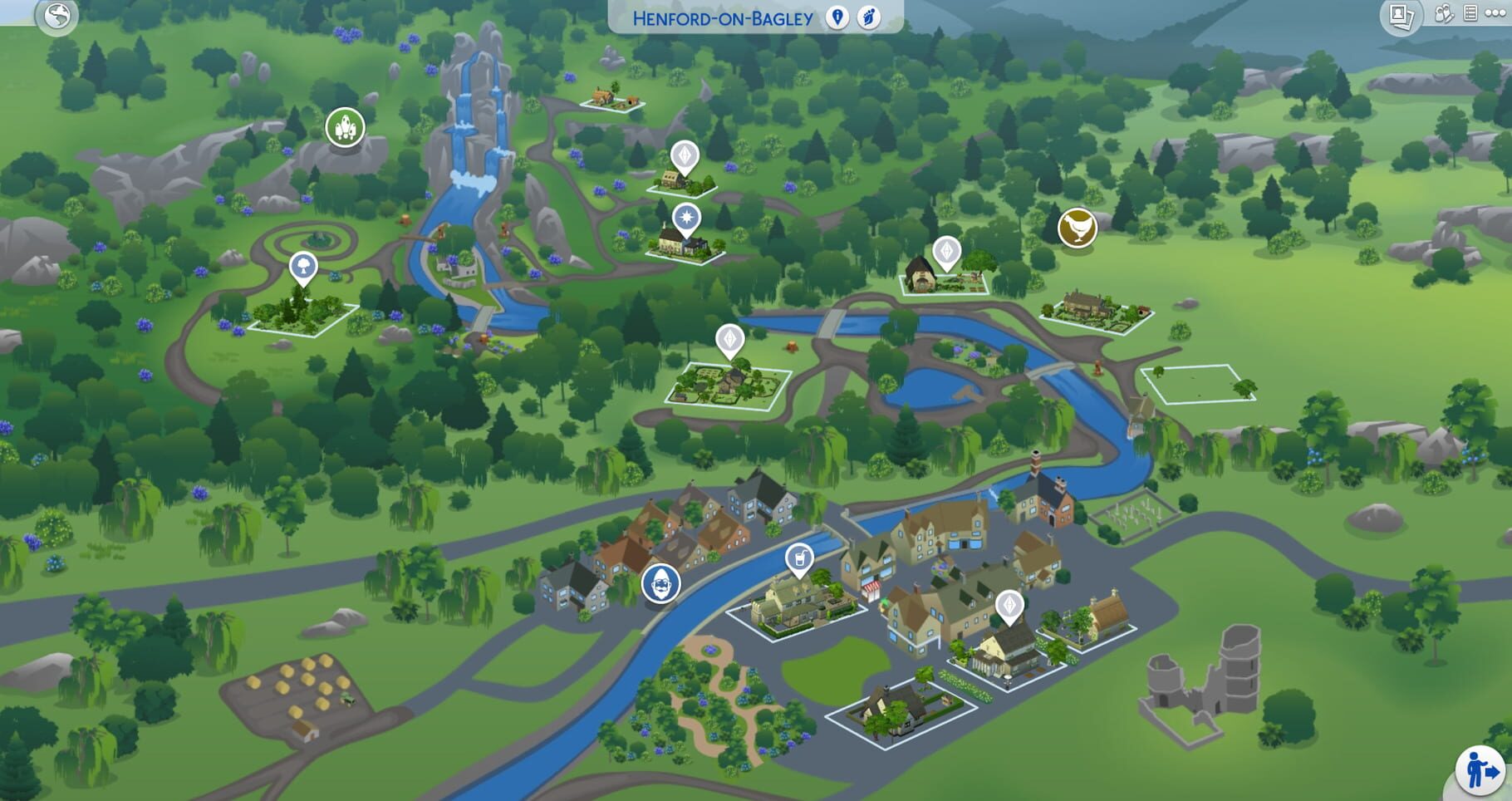Click the chicken marker on the eastern field
The image size is (1512, 801).
1076,226
